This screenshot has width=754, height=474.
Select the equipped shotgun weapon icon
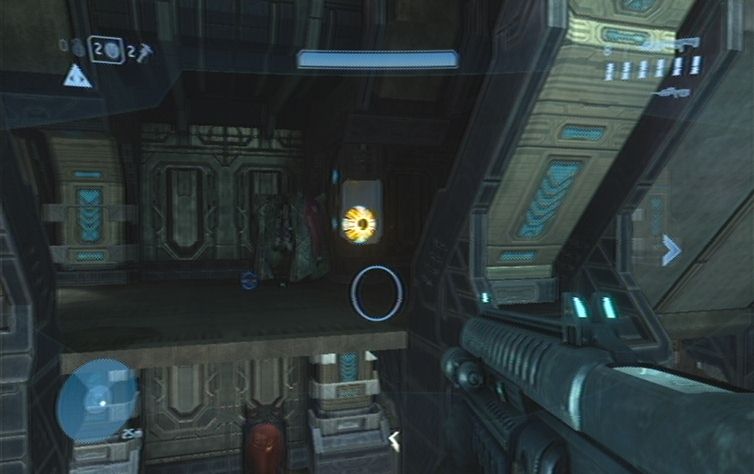click(x=670, y=45)
